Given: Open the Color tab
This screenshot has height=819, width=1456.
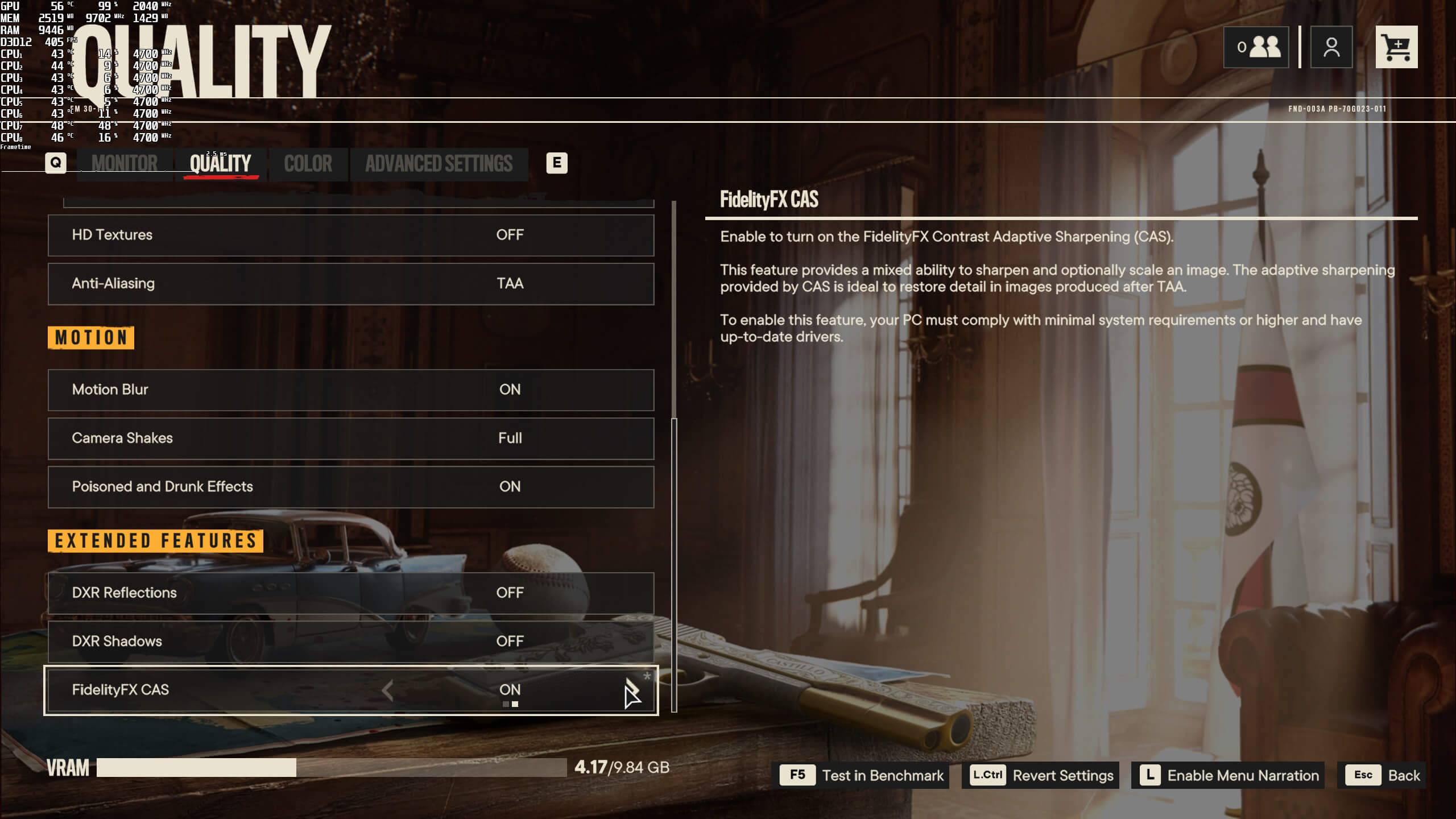Looking at the screenshot, I should (308, 164).
